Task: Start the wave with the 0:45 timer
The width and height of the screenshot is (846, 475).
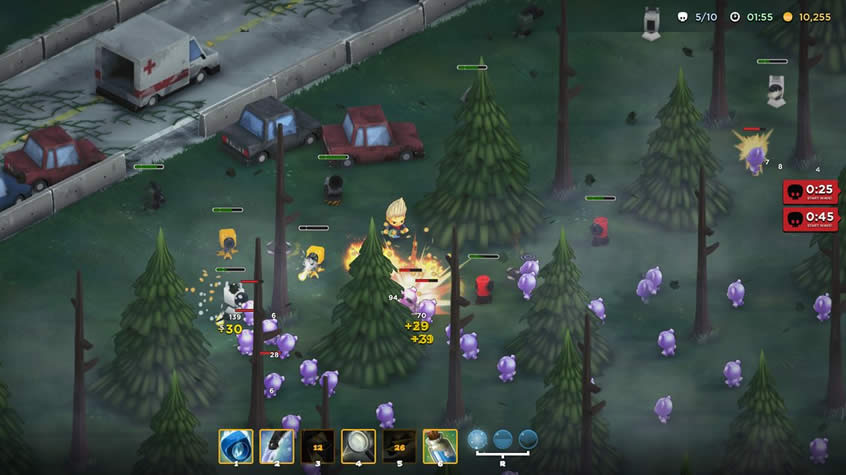Action: 810,218
